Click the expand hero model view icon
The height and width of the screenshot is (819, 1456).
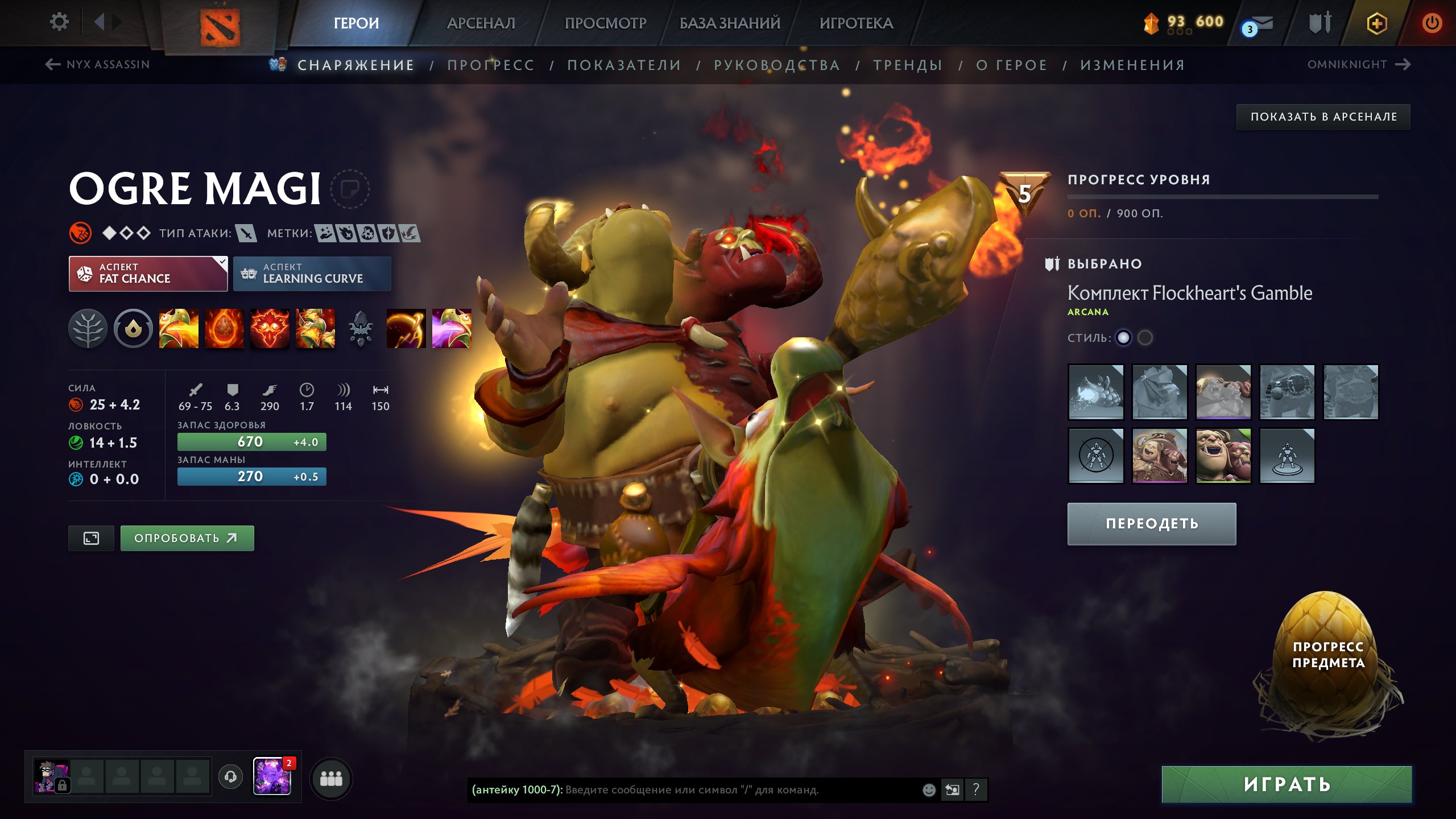point(91,537)
